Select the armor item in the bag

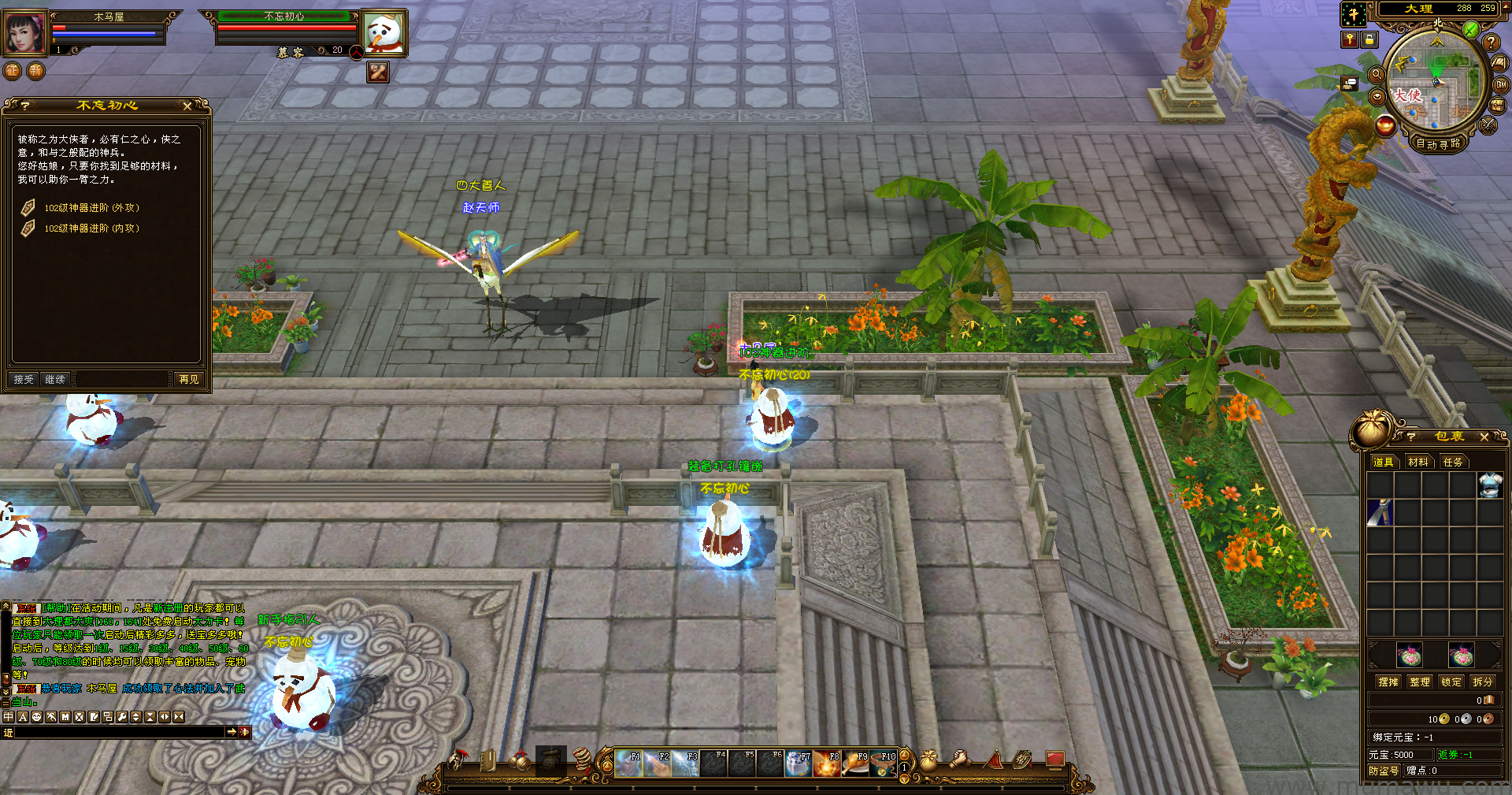[1489, 485]
